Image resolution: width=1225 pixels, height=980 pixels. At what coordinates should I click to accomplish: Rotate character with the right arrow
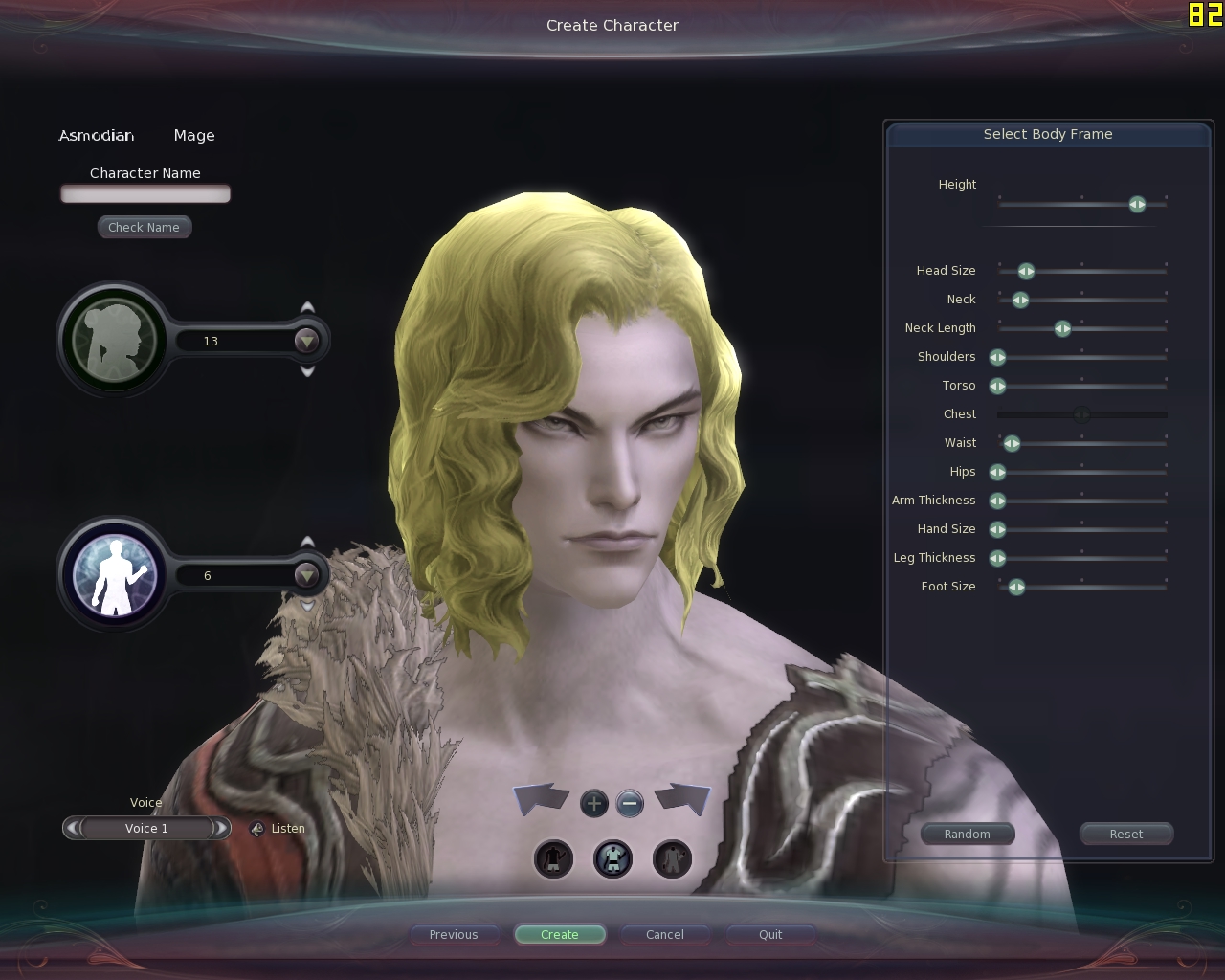(683, 798)
